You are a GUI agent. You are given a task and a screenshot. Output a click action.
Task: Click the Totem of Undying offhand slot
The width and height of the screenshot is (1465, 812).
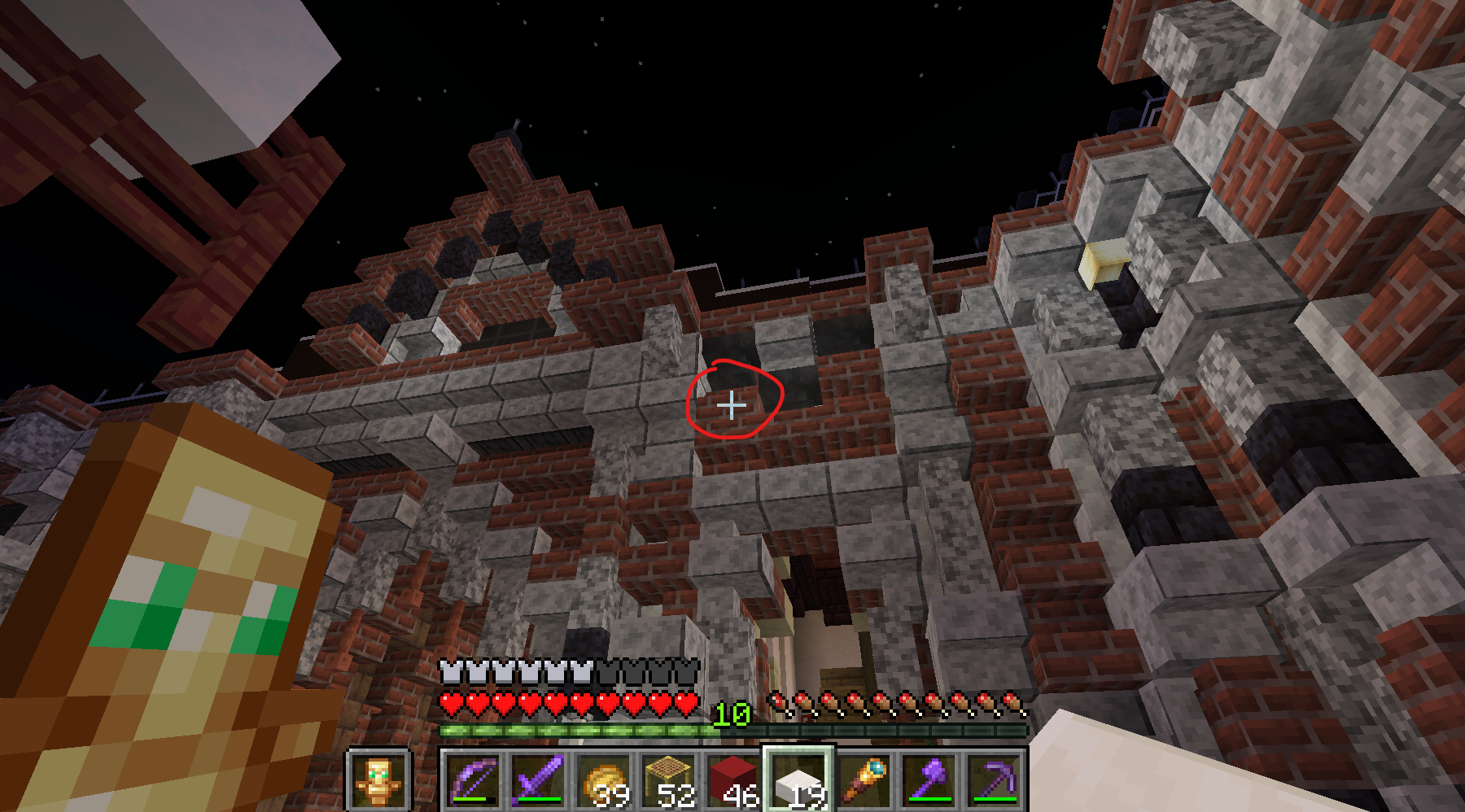[x=378, y=780]
